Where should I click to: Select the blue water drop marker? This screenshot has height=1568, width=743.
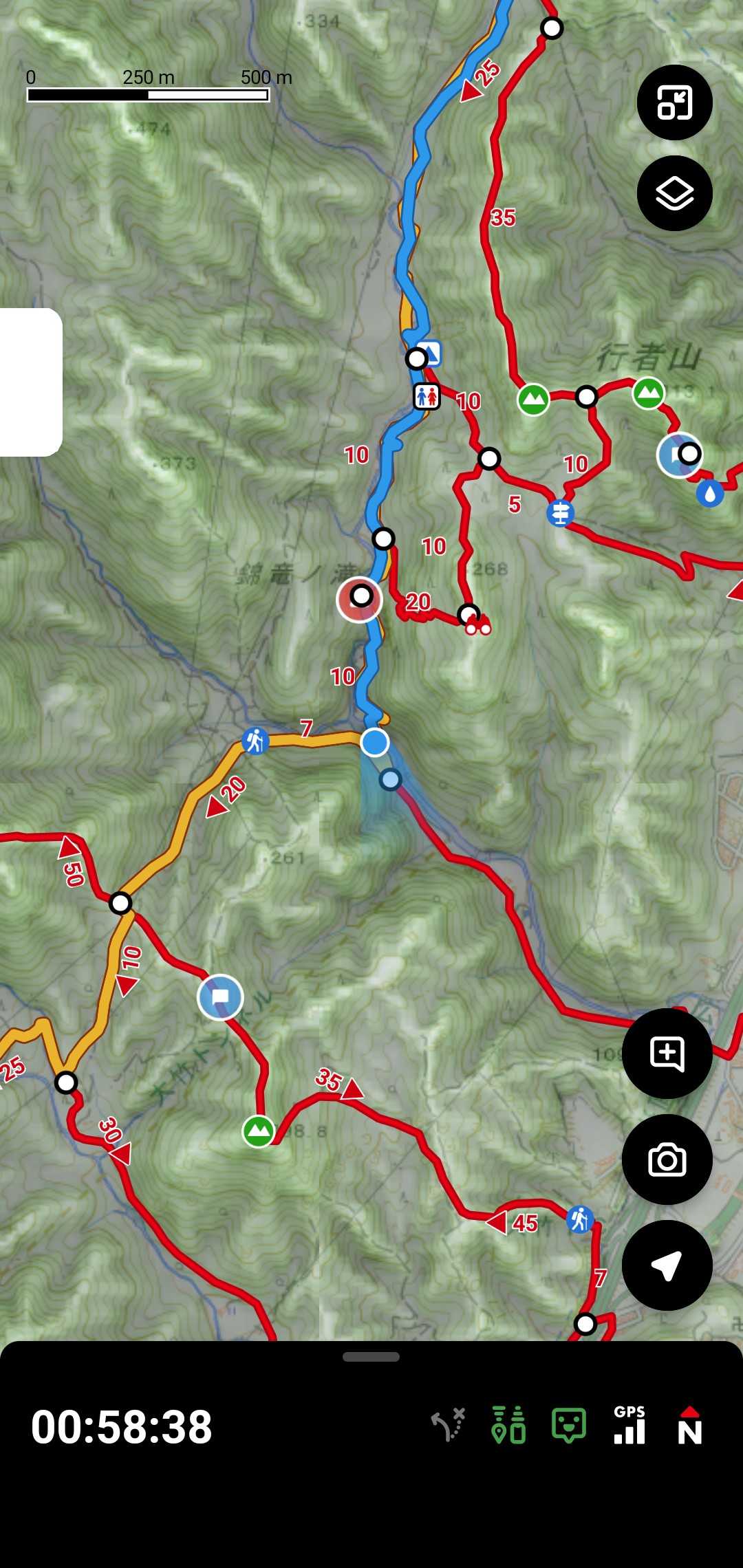tap(709, 493)
